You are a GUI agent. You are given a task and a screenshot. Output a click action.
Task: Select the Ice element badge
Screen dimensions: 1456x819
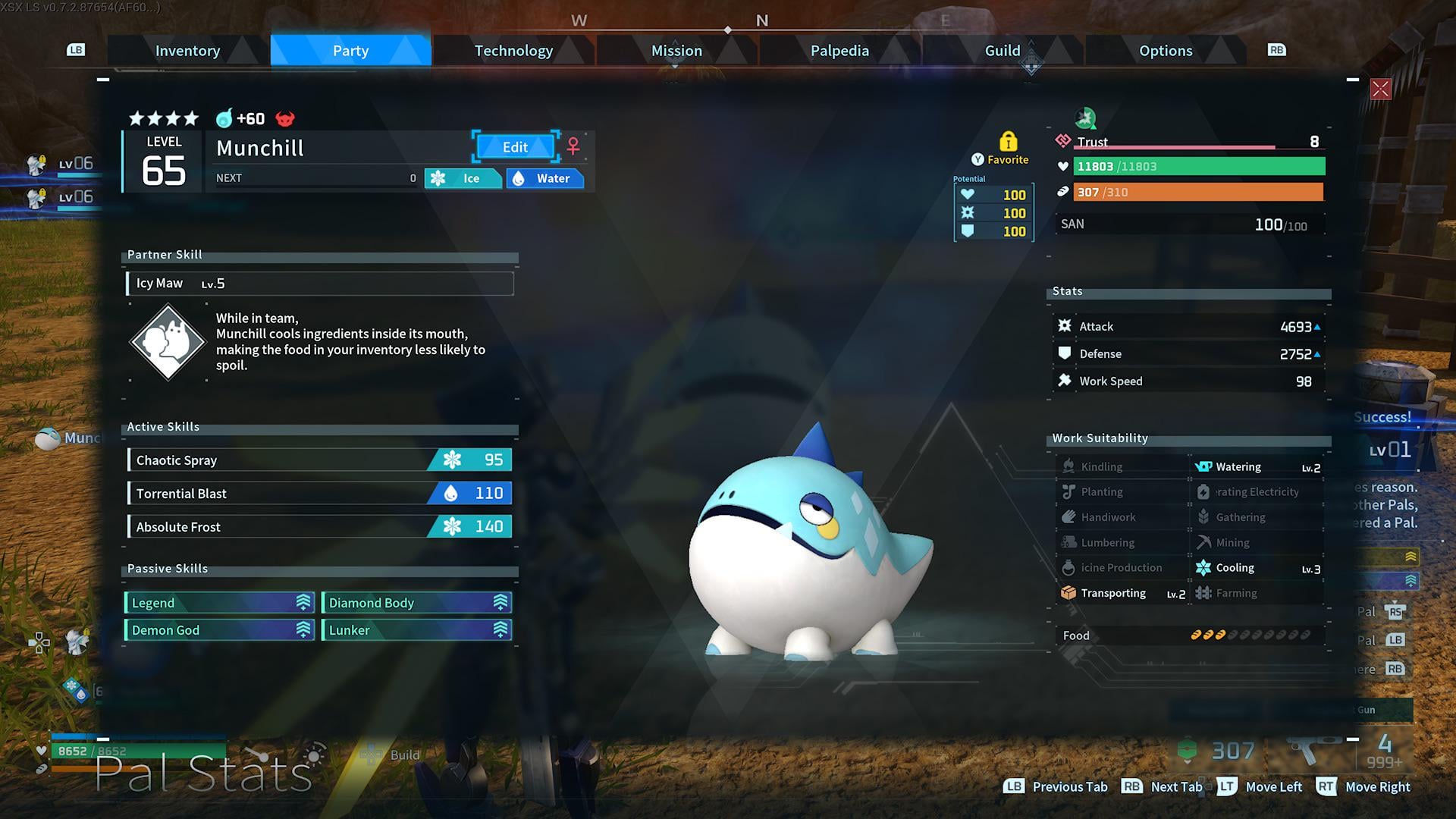pos(463,179)
